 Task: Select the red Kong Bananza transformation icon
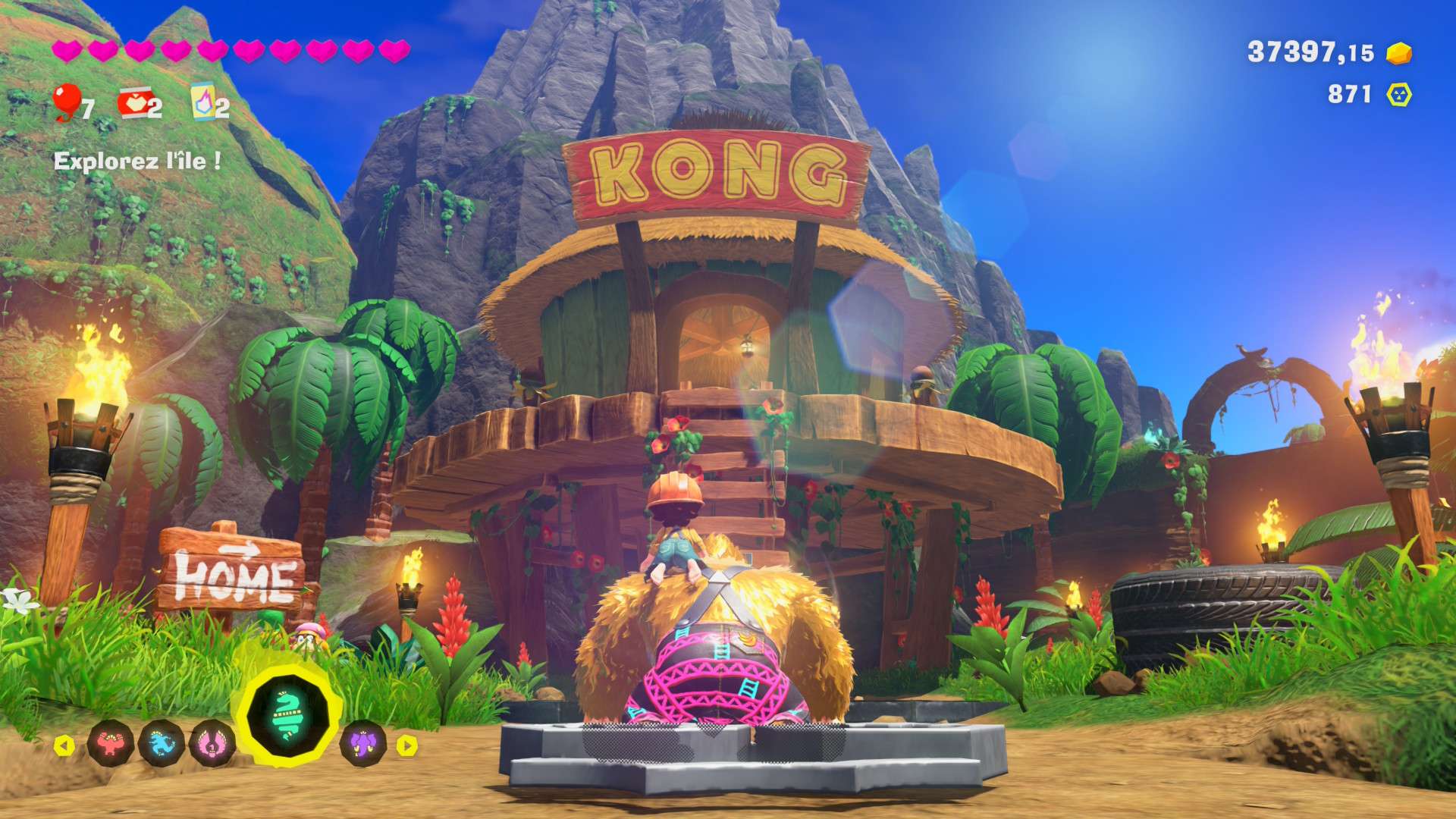(x=111, y=744)
